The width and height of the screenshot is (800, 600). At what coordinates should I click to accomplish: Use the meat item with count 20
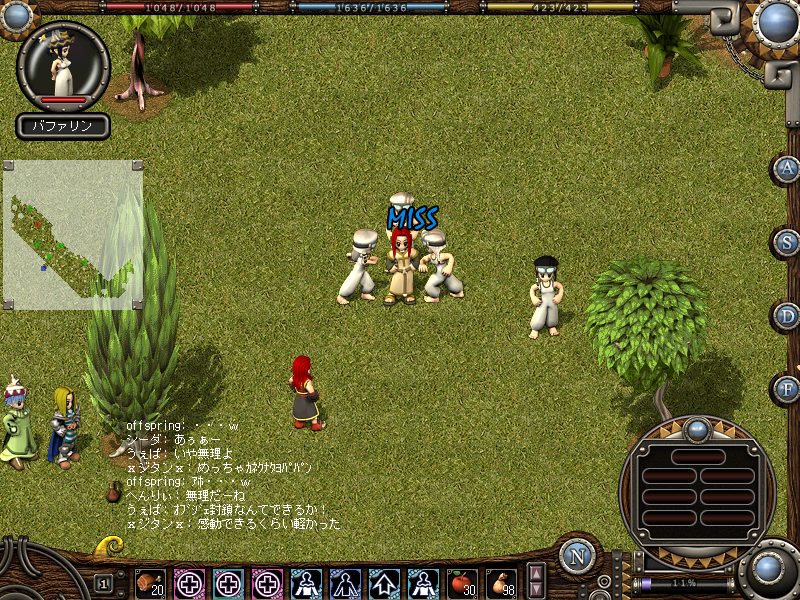[x=150, y=582]
